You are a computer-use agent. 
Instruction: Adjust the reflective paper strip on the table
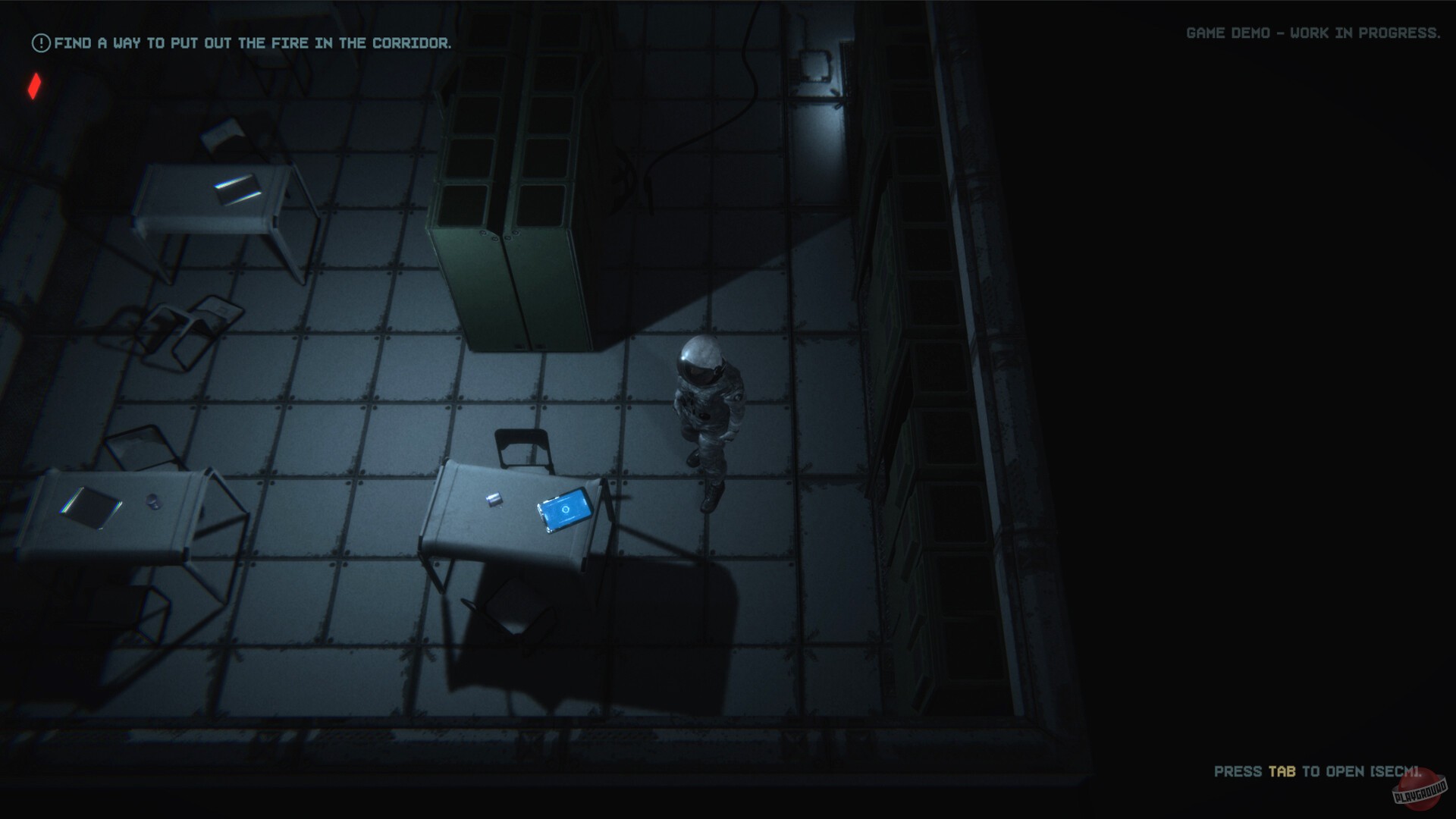coord(239,188)
